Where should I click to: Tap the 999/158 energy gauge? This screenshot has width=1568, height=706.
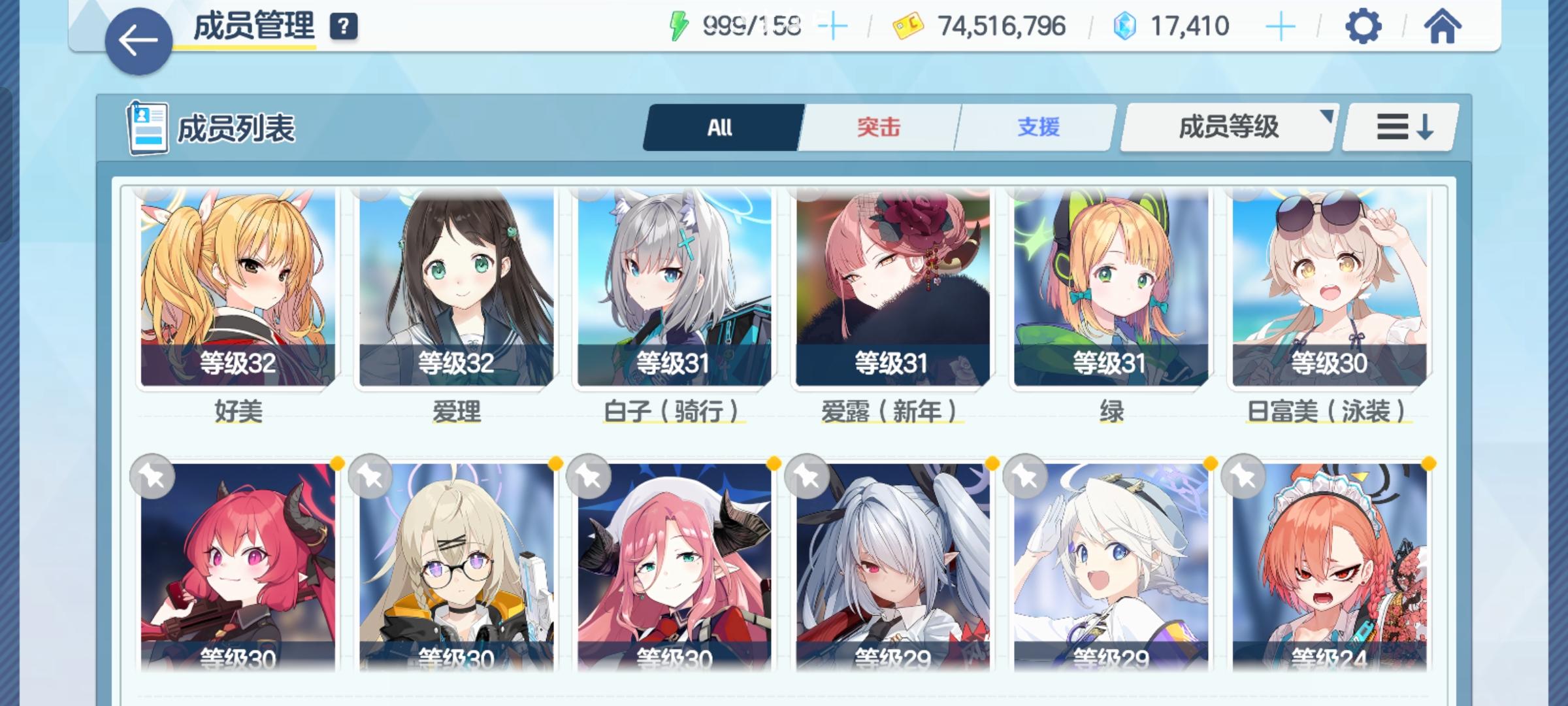pos(751,25)
